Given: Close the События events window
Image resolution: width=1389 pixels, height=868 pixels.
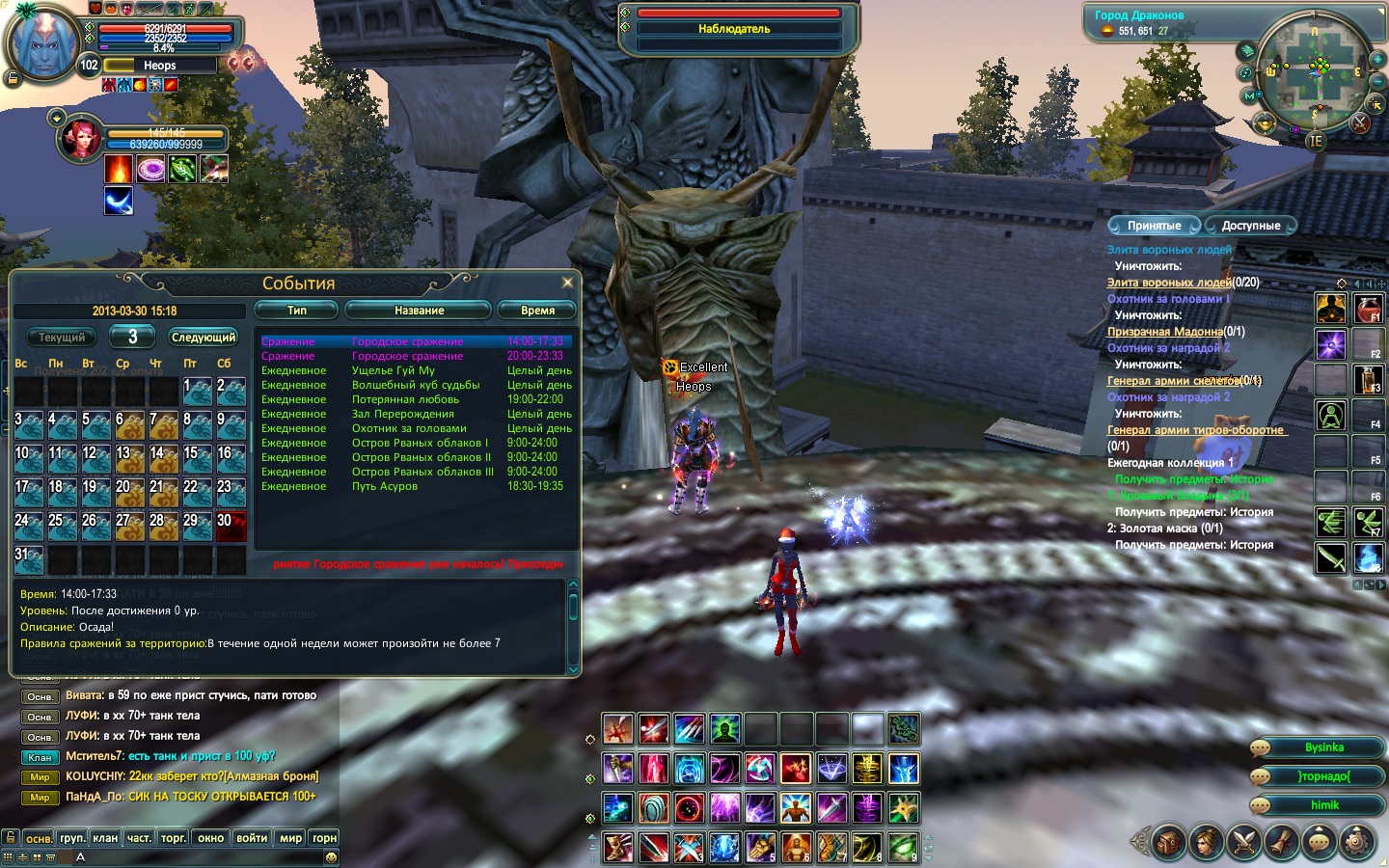Looking at the screenshot, I should point(567,282).
